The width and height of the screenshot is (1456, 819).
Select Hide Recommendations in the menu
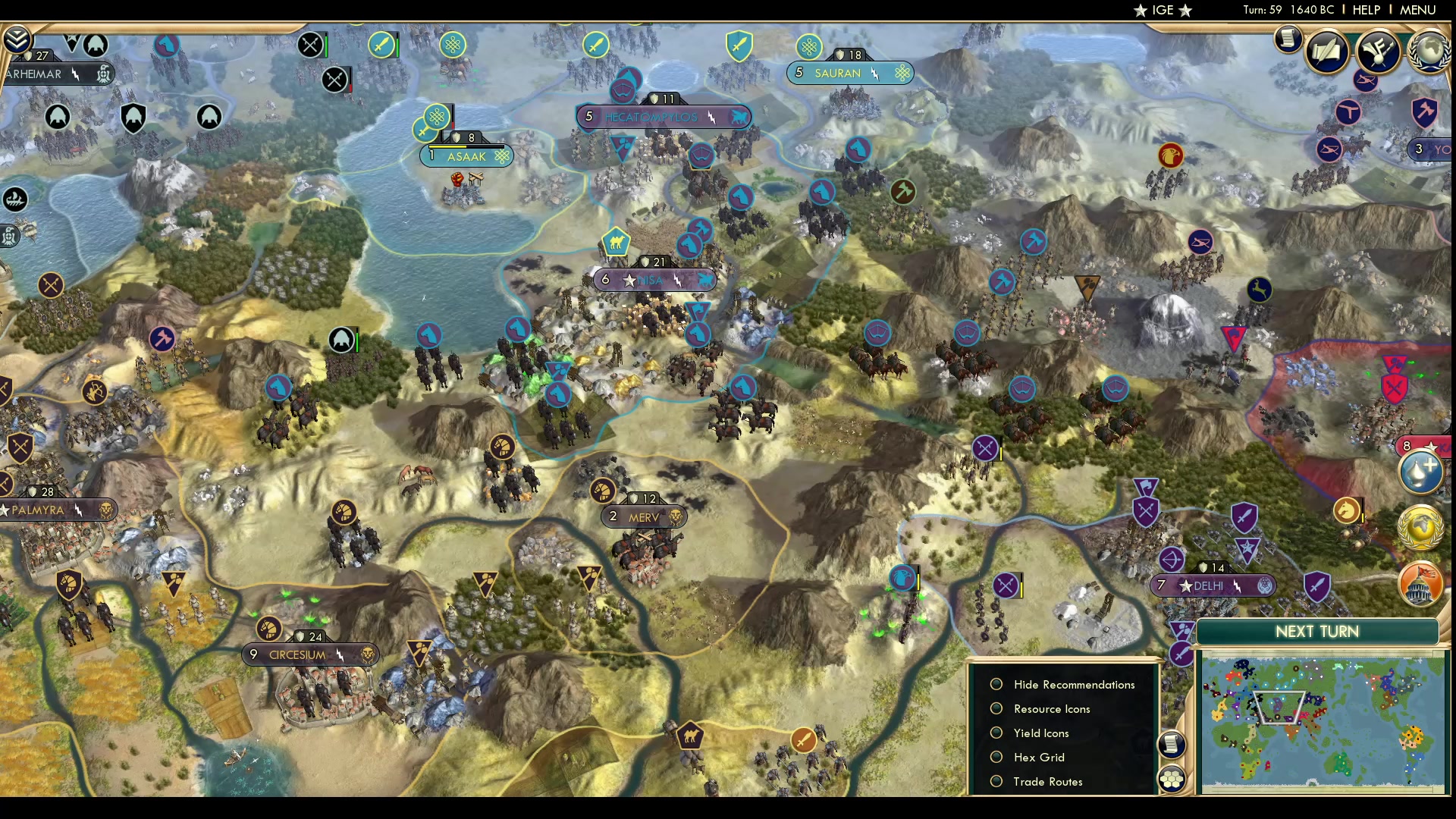tap(1073, 684)
